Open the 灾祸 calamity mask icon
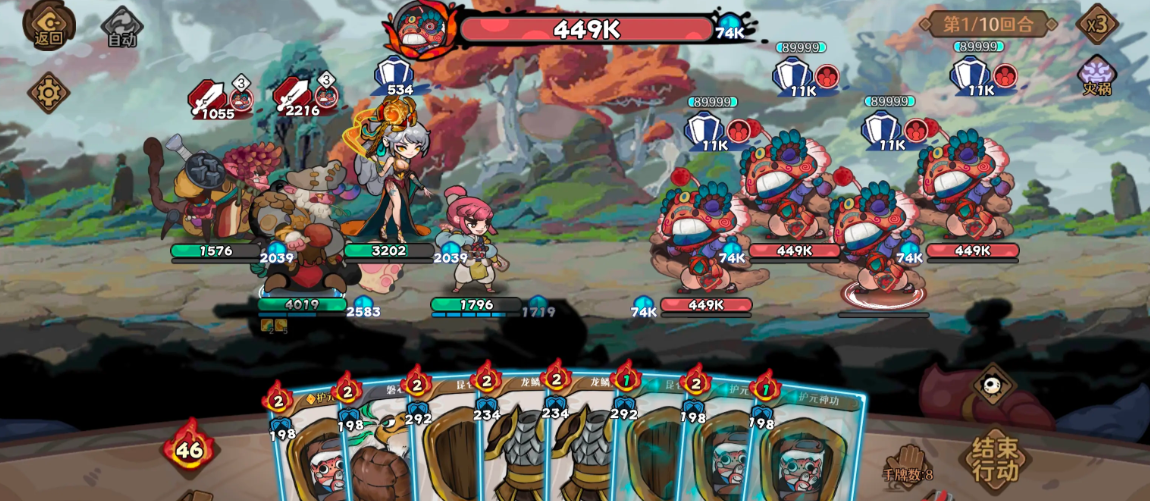Viewport: 1150px width, 501px height. click(x=1097, y=75)
